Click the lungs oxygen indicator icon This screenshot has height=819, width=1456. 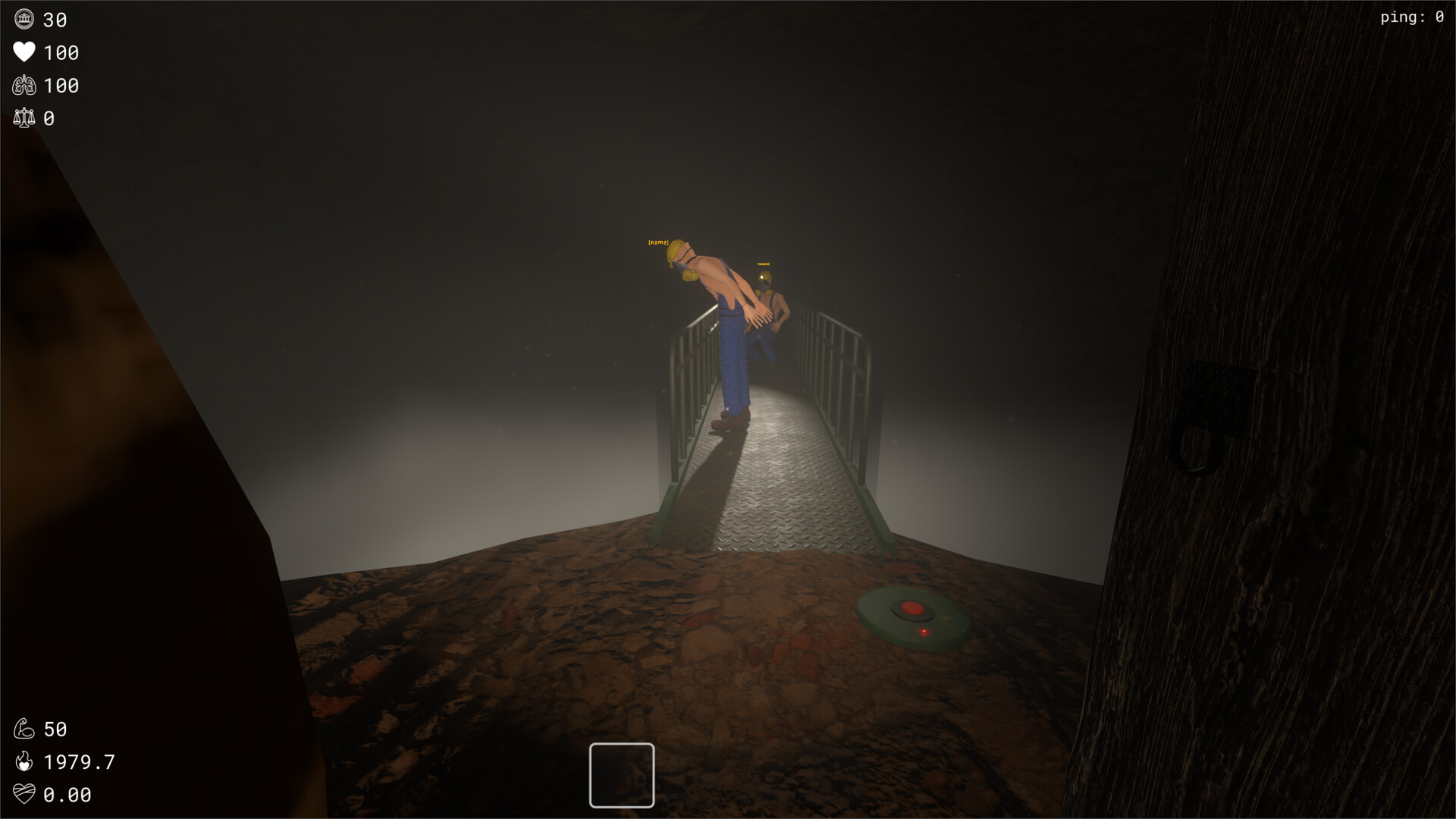pyautogui.click(x=24, y=85)
